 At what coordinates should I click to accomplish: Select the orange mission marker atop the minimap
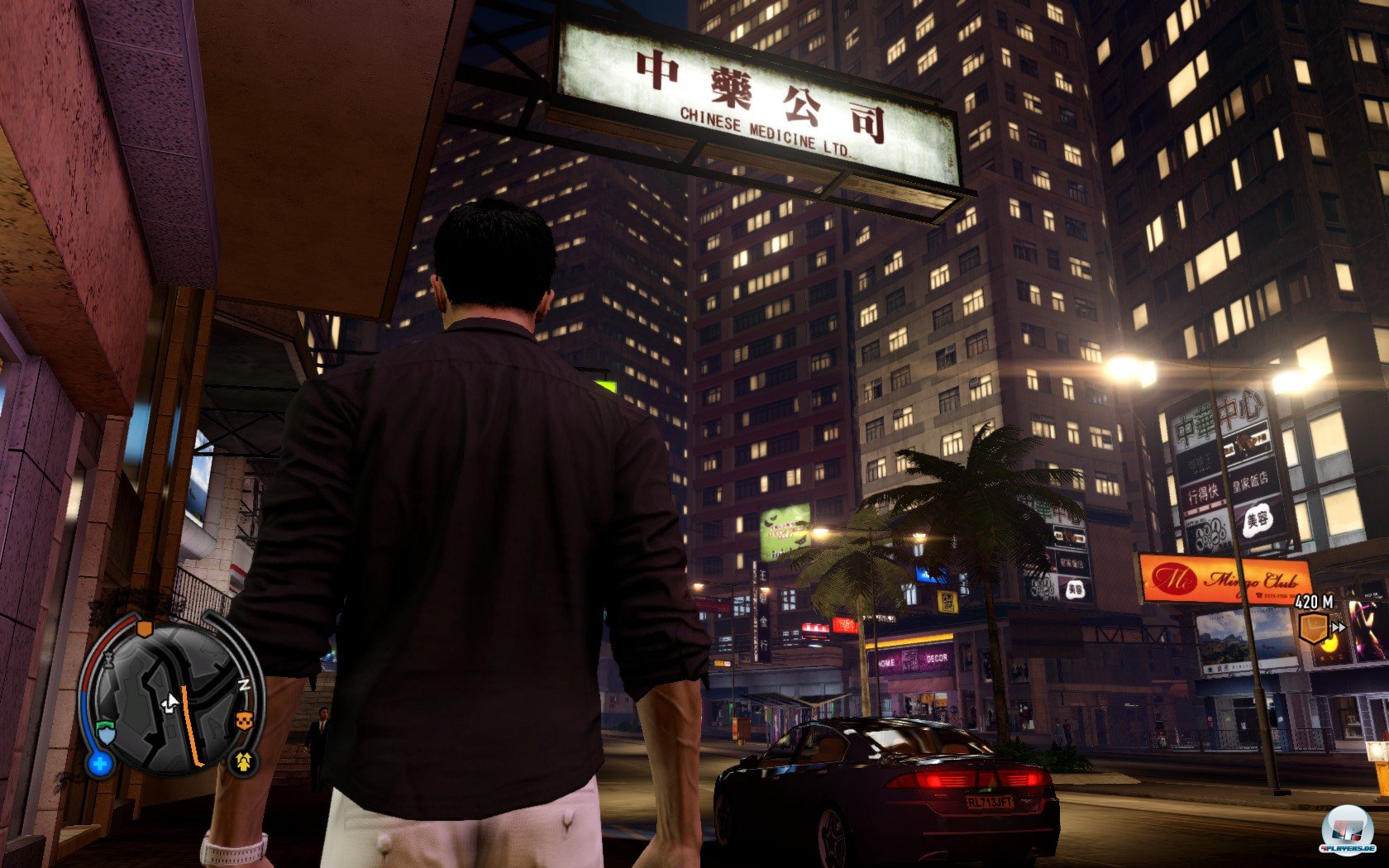[x=145, y=629]
